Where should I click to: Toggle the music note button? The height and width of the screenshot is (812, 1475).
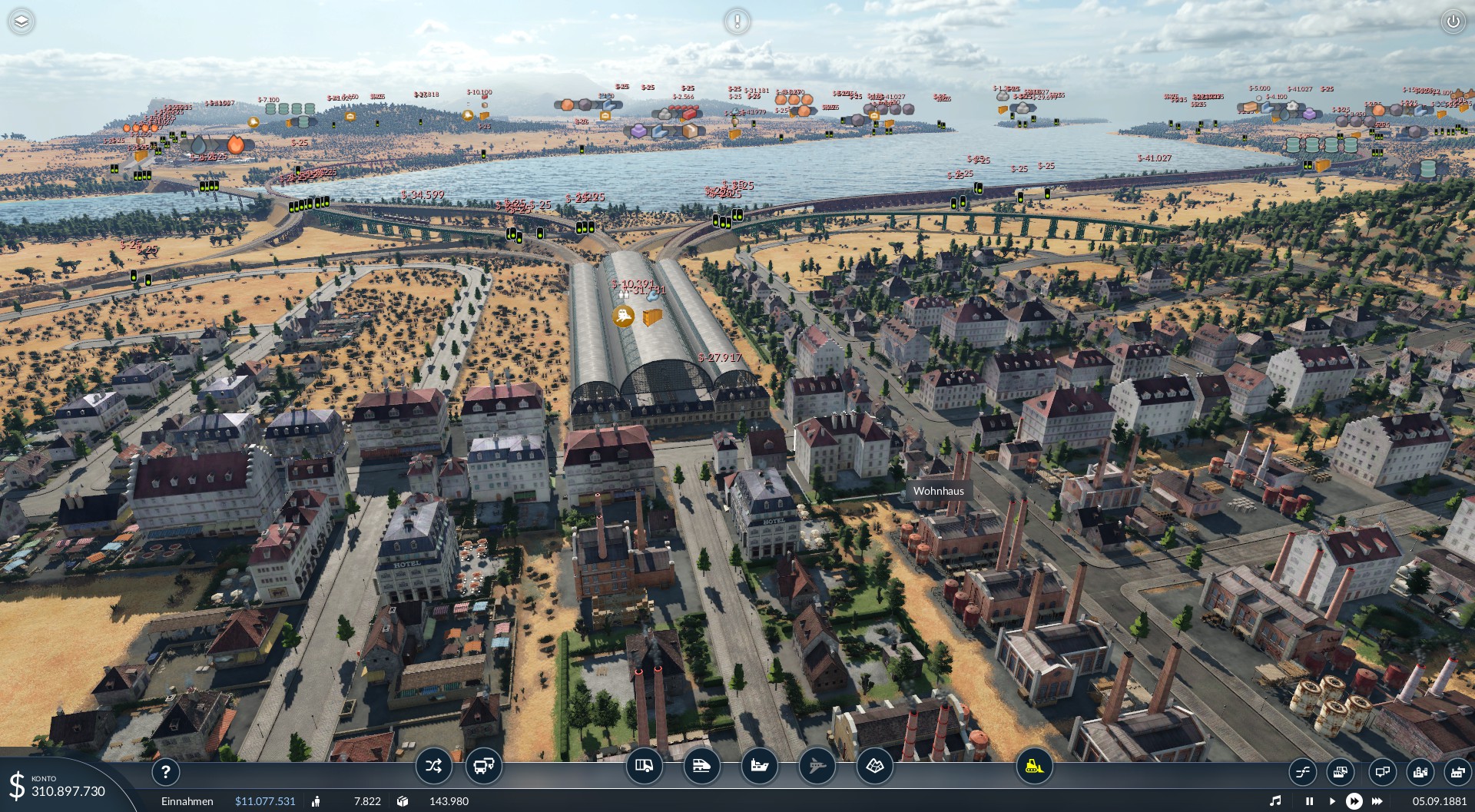pos(1275,801)
